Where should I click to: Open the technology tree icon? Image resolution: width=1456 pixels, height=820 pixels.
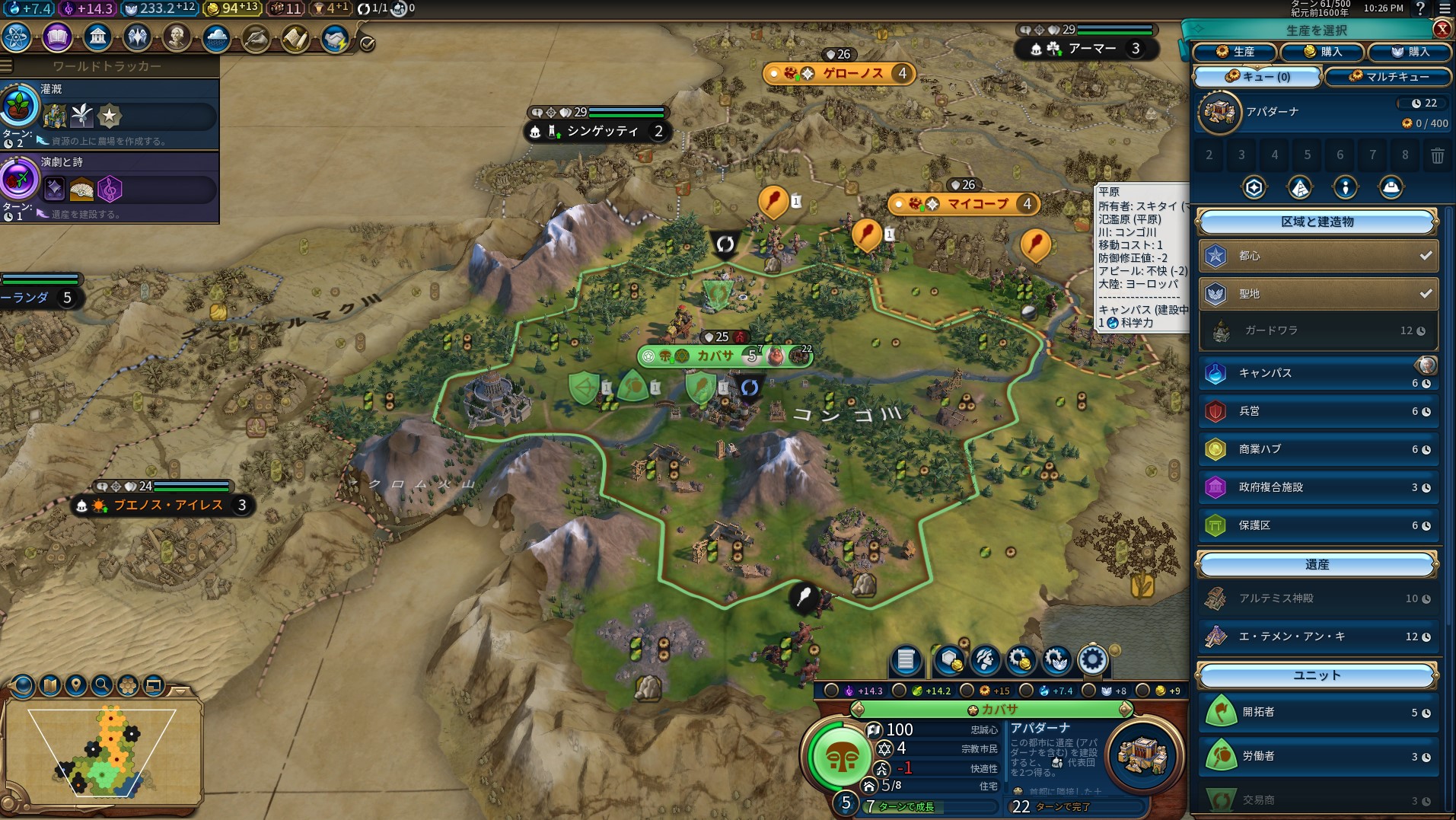pyautogui.click(x=17, y=37)
